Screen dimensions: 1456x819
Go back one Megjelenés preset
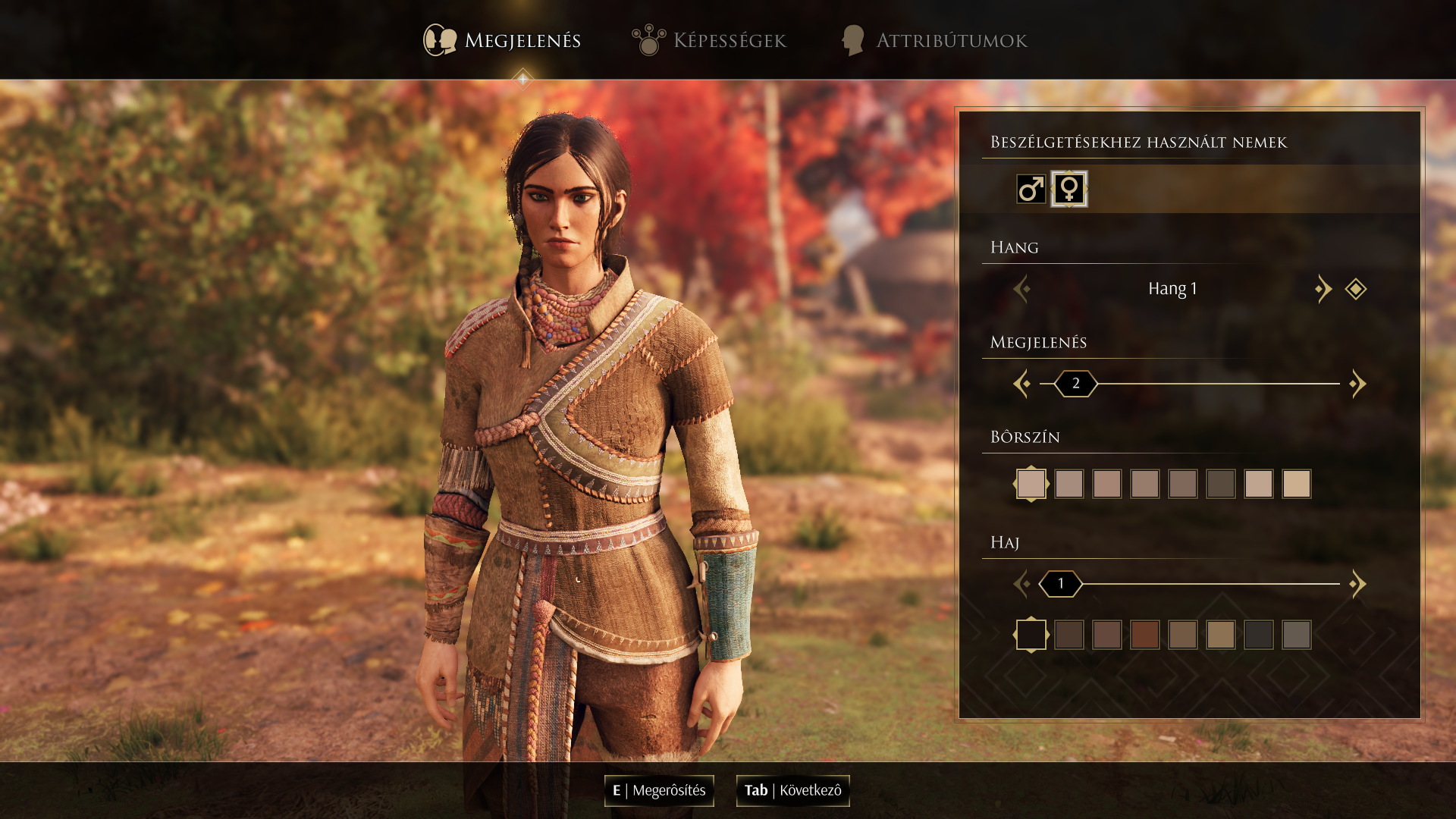(x=1021, y=384)
